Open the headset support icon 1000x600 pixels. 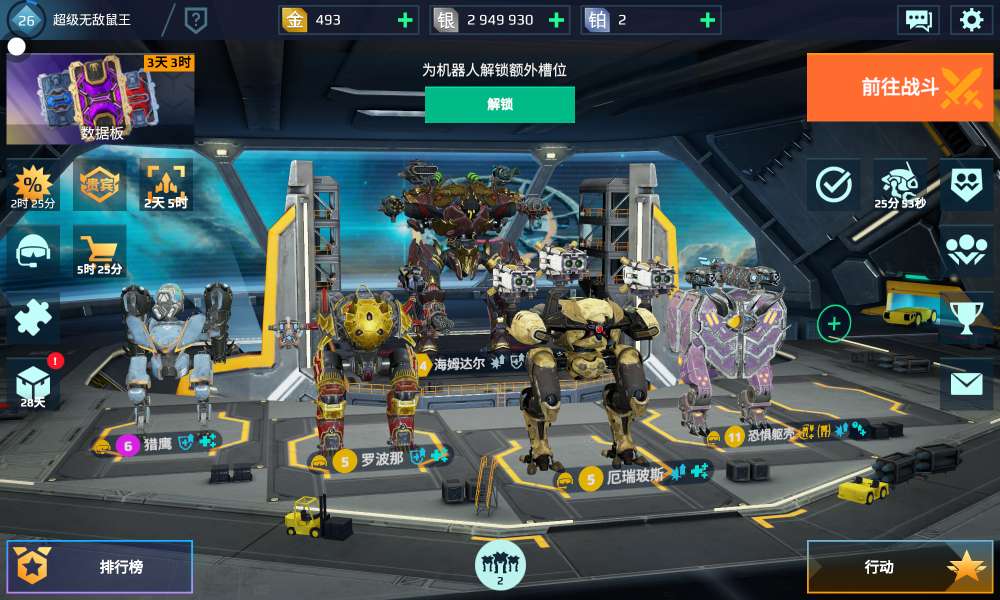[33, 250]
